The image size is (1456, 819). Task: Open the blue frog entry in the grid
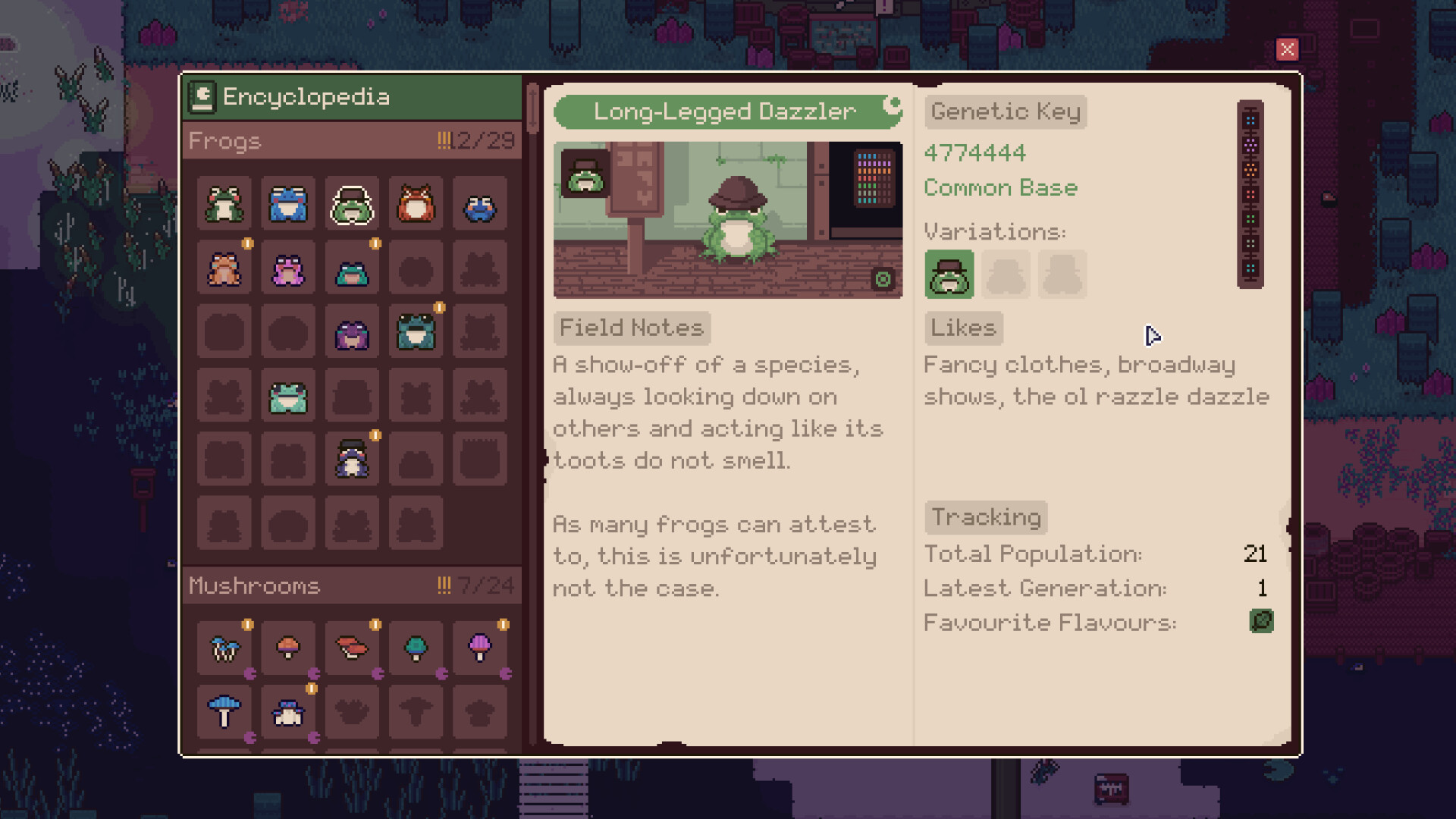click(x=287, y=205)
